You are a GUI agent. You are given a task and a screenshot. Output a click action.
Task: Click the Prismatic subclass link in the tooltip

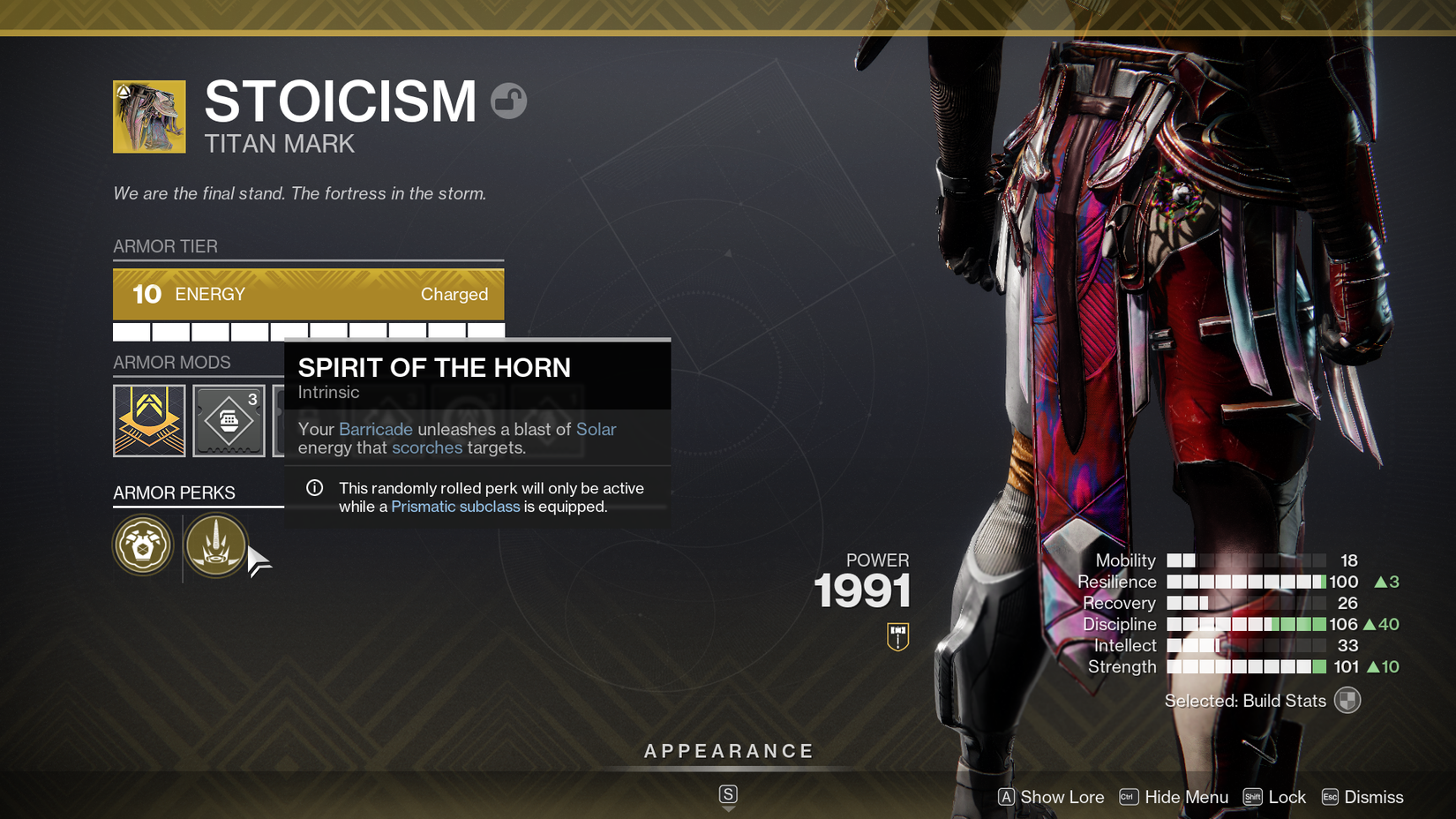pyautogui.click(x=455, y=506)
